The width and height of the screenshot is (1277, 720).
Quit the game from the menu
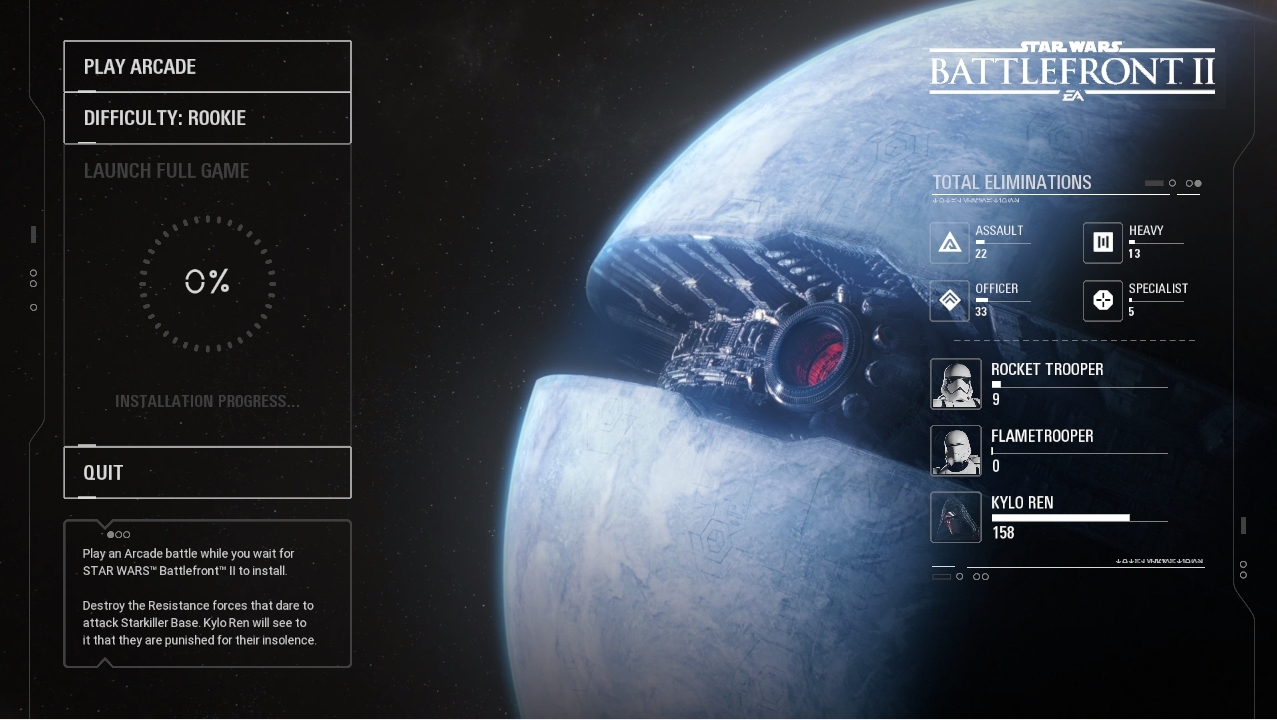(207, 472)
